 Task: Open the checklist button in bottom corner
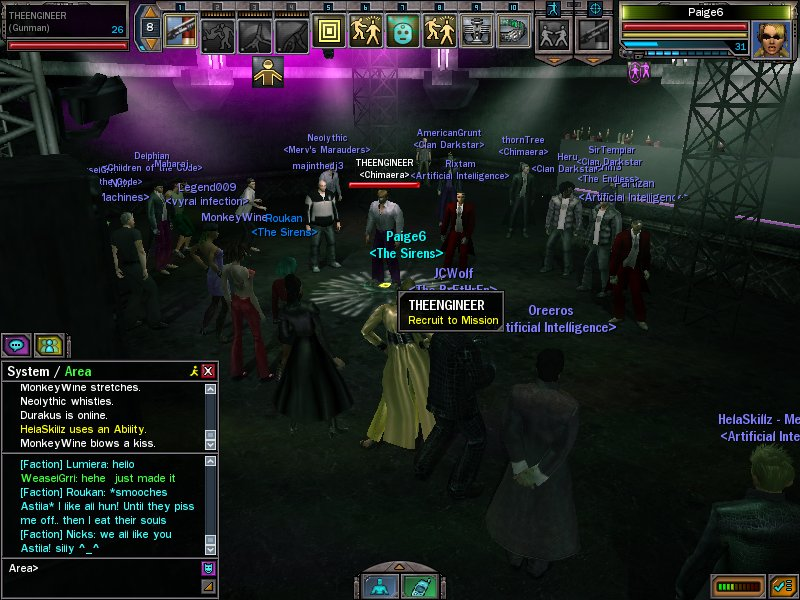click(x=783, y=585)
